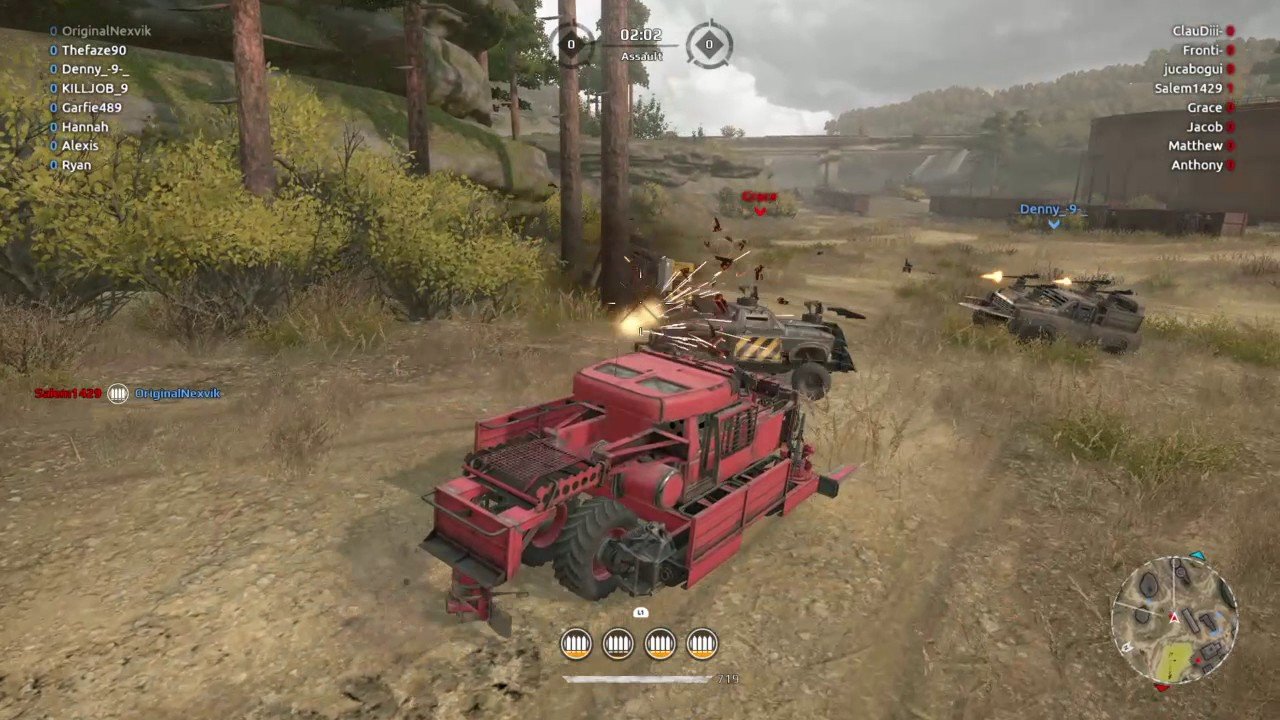
Task: Click jucabogui in the enemy roster
Action: pos(1193,69)
